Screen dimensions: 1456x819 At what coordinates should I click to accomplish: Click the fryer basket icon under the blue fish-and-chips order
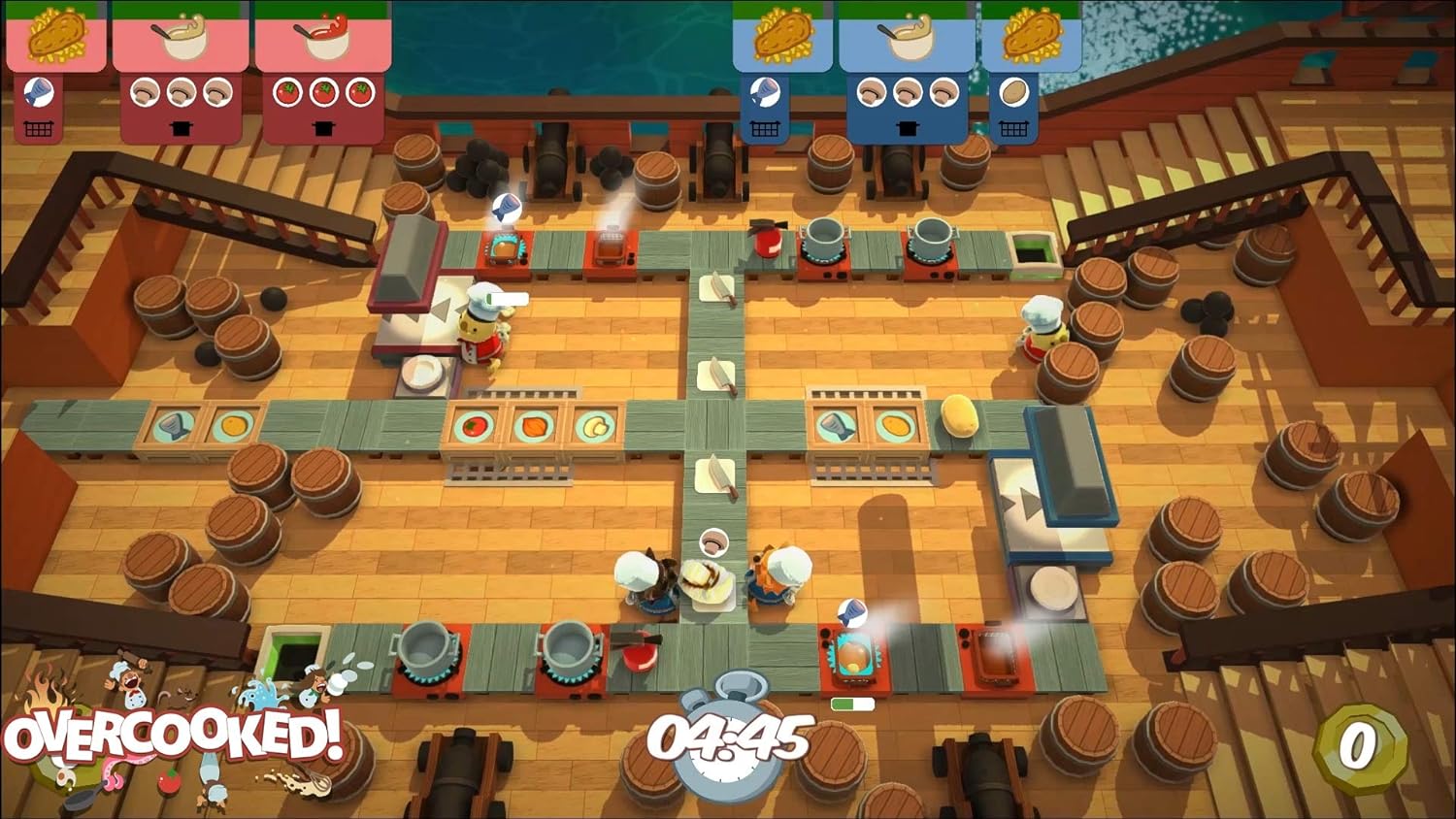765,126
